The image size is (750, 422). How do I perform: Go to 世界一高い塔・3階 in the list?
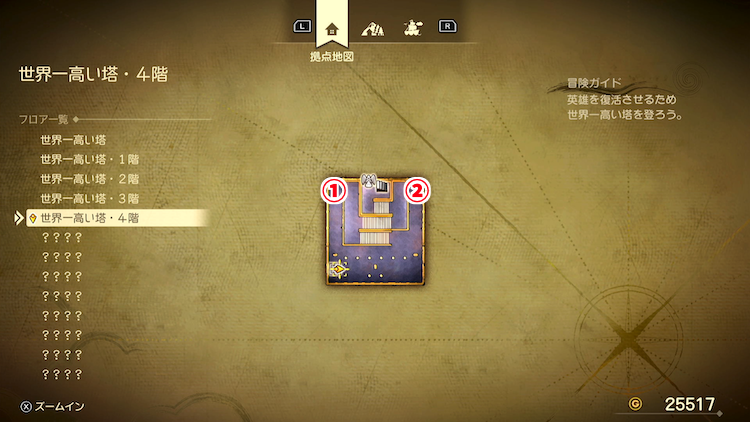tap(88, 198)
